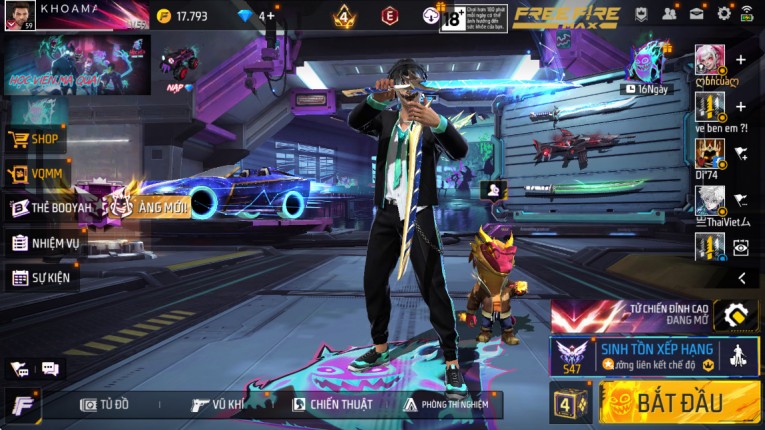Open the KHOAMA player profile avatar
The width and height of the screenshot is (765, 430).
tap(20, 15)
